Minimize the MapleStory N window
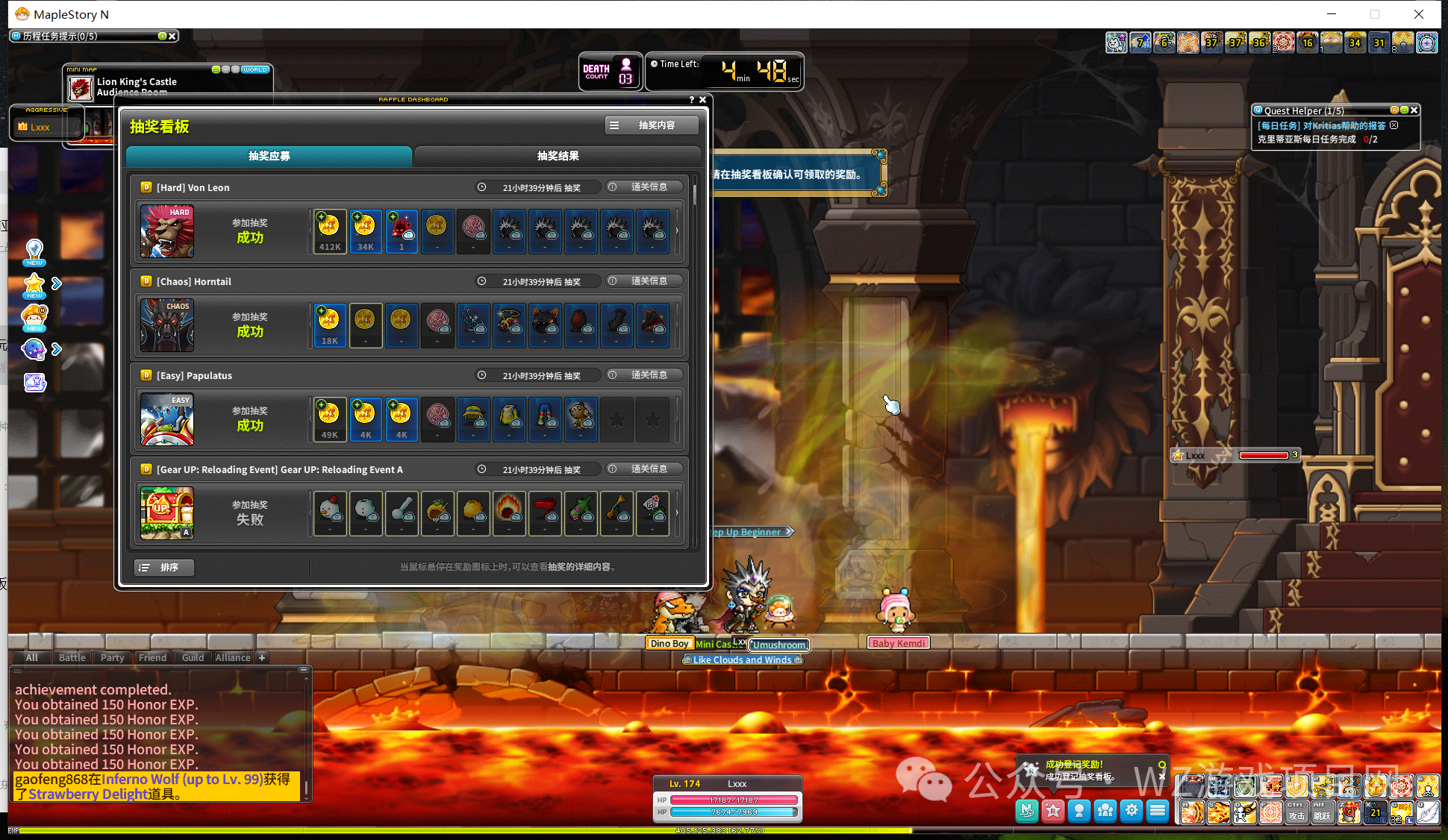Viewport: 1448px width, 840px height. pos(1332,14)
